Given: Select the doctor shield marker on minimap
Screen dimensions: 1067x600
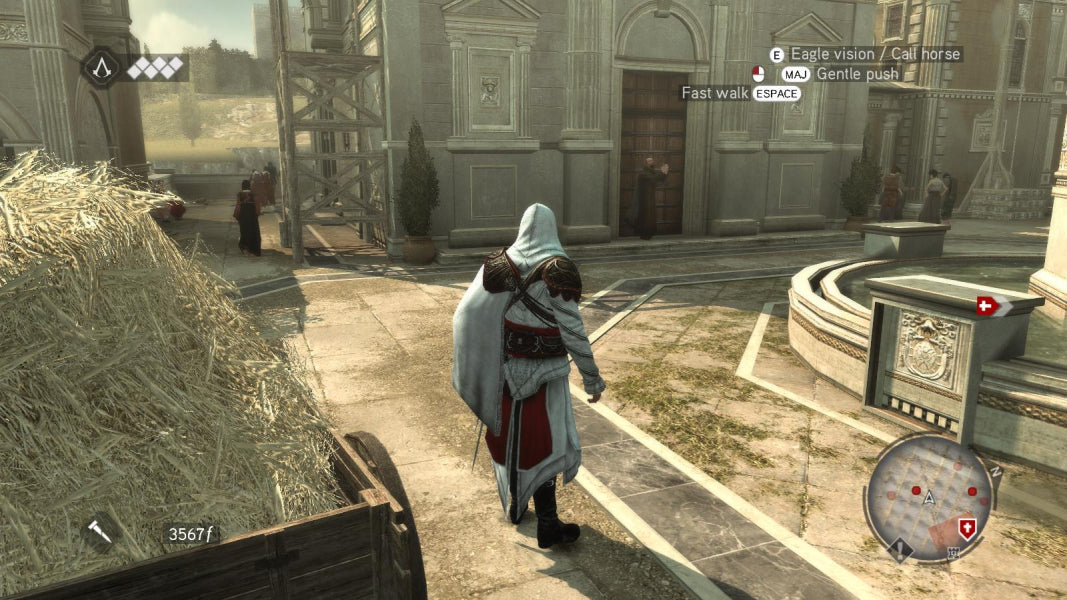Looking at the screenshot, I should 967,528.
